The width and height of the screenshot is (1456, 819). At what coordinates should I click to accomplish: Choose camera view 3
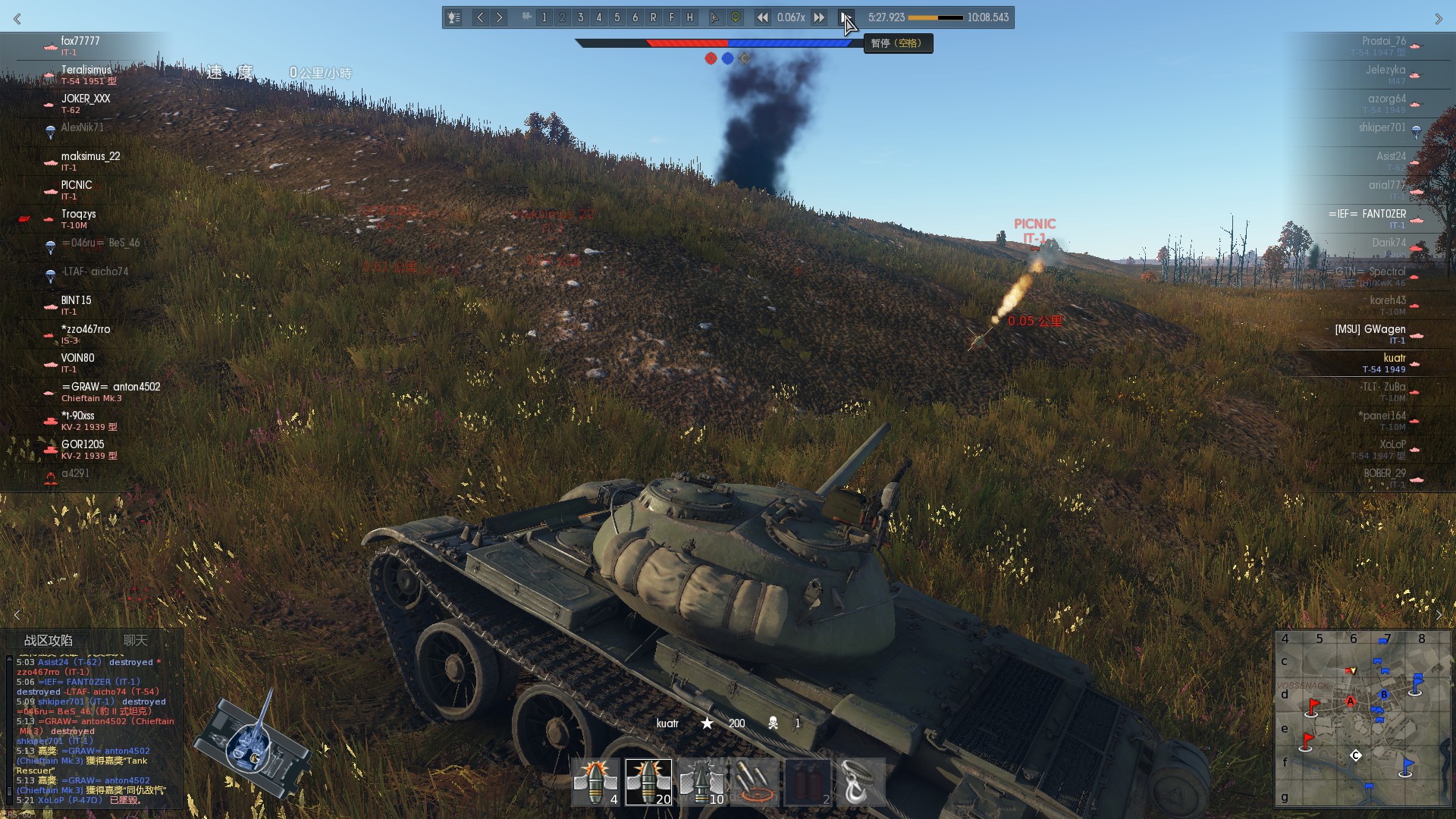tap(580, 17)
